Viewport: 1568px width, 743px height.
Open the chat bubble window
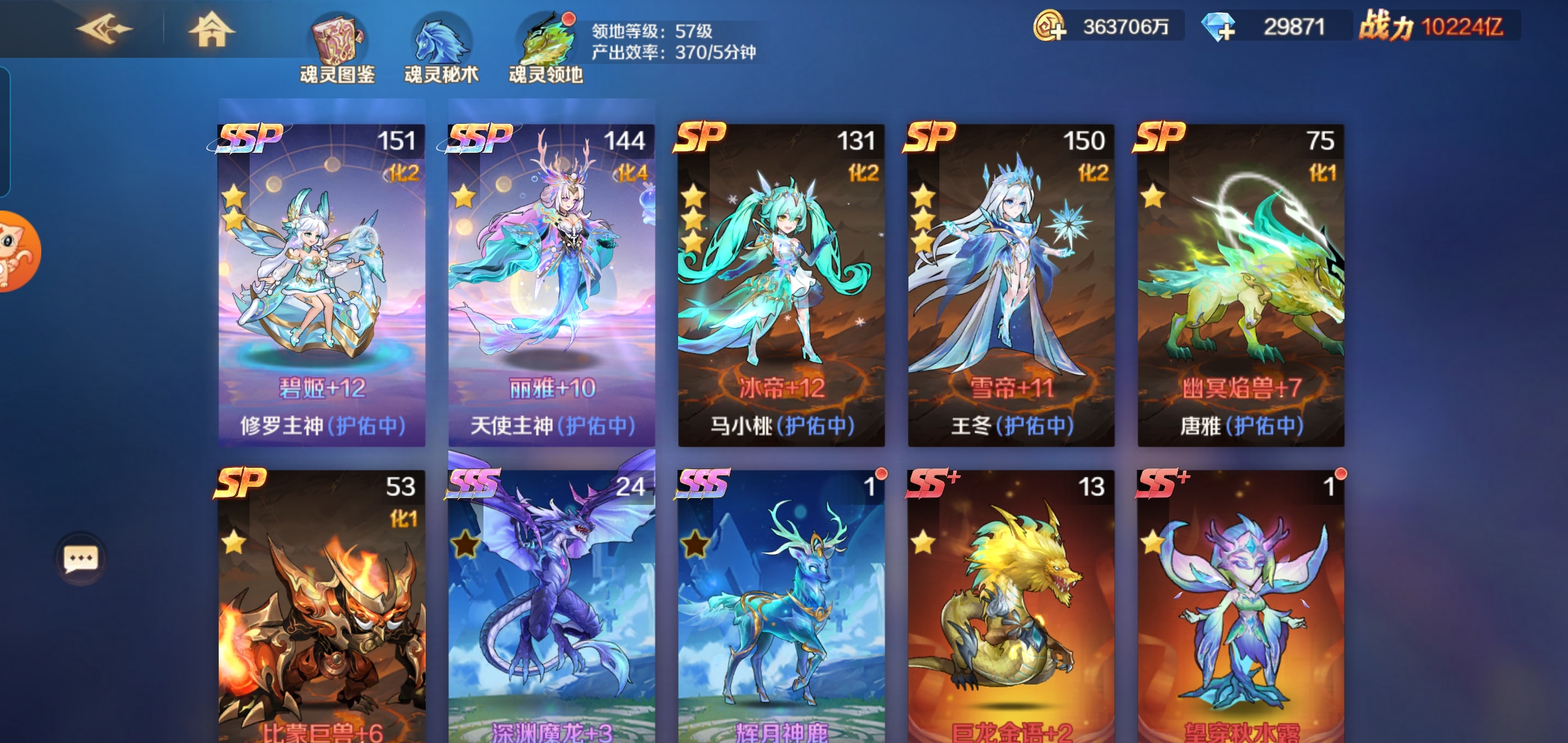click(80, 558)
